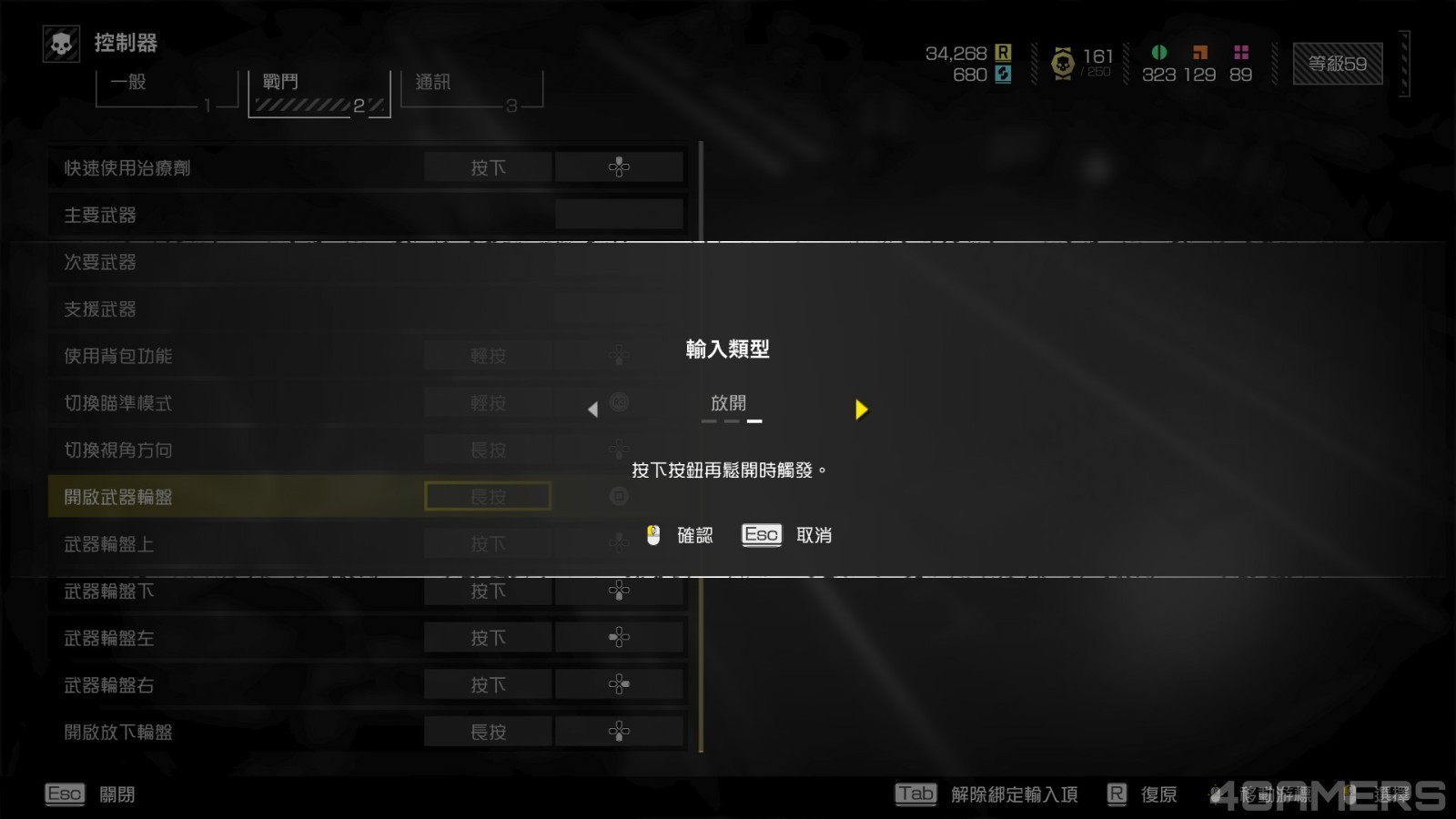Change 開啟放下輪盤 input type 長按
The width and height of the screenshot is (1456, 819).
(x=488, y=732)
